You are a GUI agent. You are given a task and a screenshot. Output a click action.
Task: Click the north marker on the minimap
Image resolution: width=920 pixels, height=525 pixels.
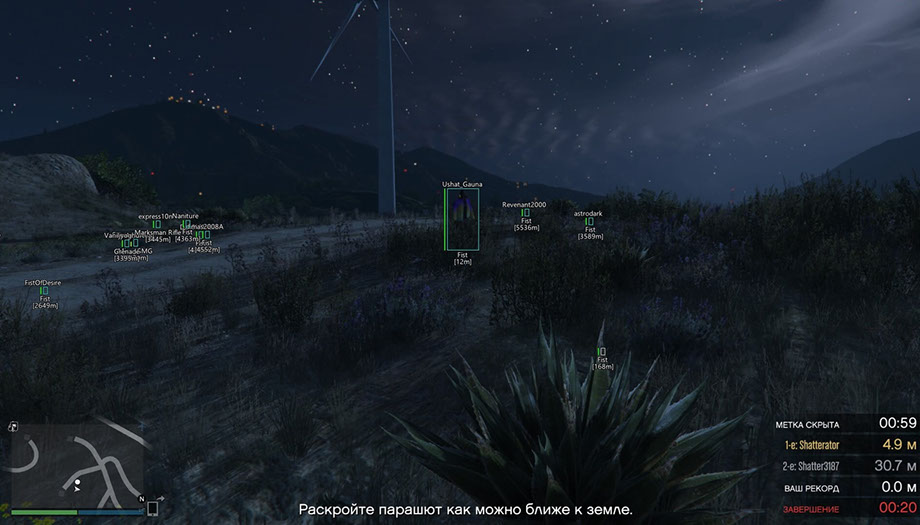click(141, 498)
